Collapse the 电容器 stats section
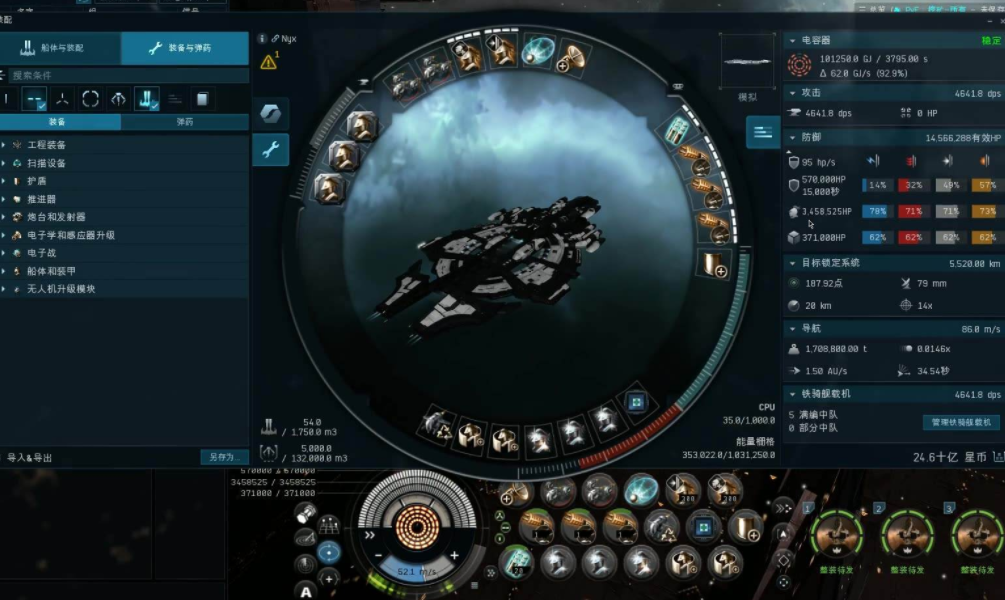 click(794, 41)
